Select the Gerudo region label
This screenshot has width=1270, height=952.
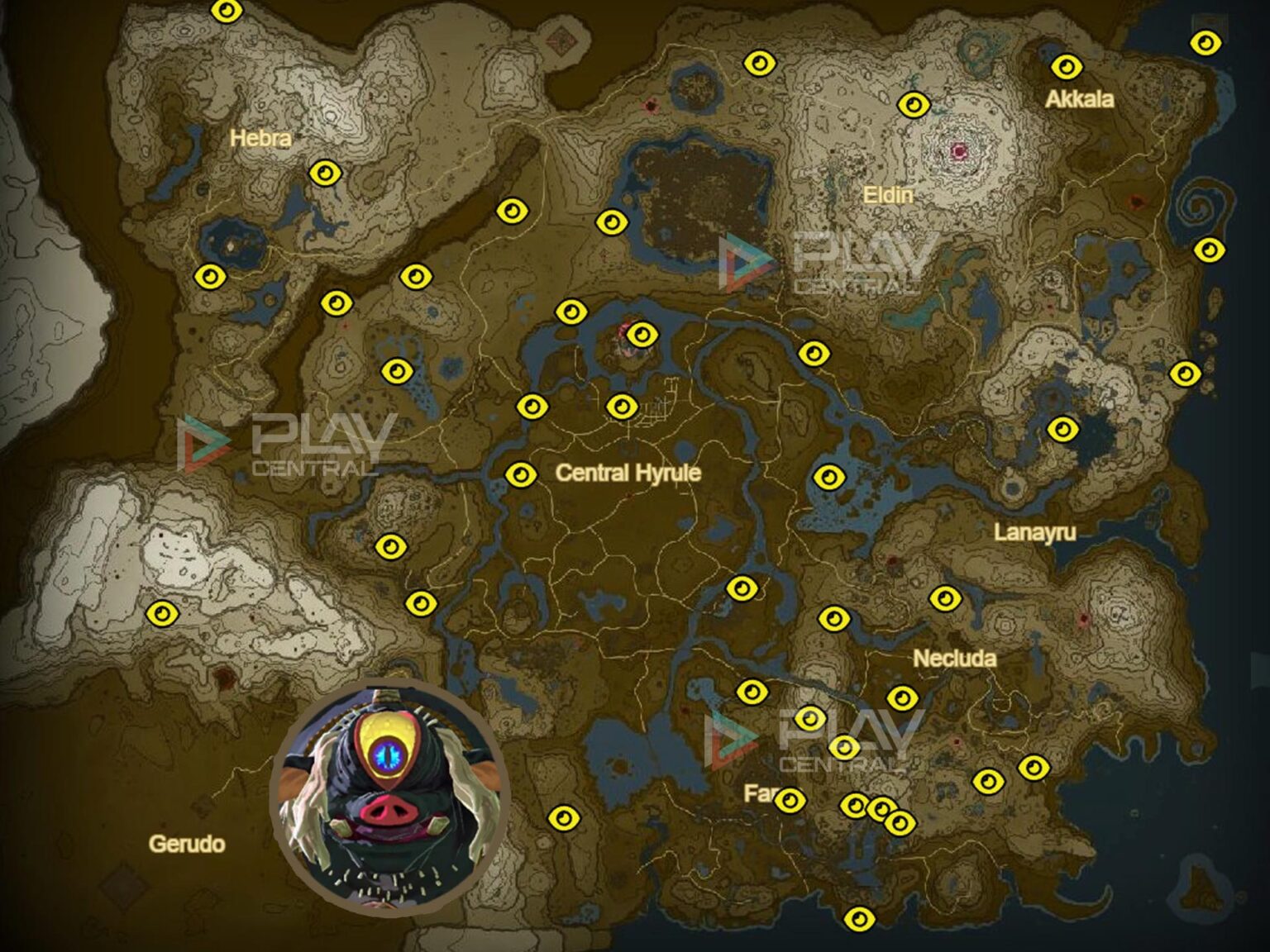pyautogui.click(x=187, y=845)
